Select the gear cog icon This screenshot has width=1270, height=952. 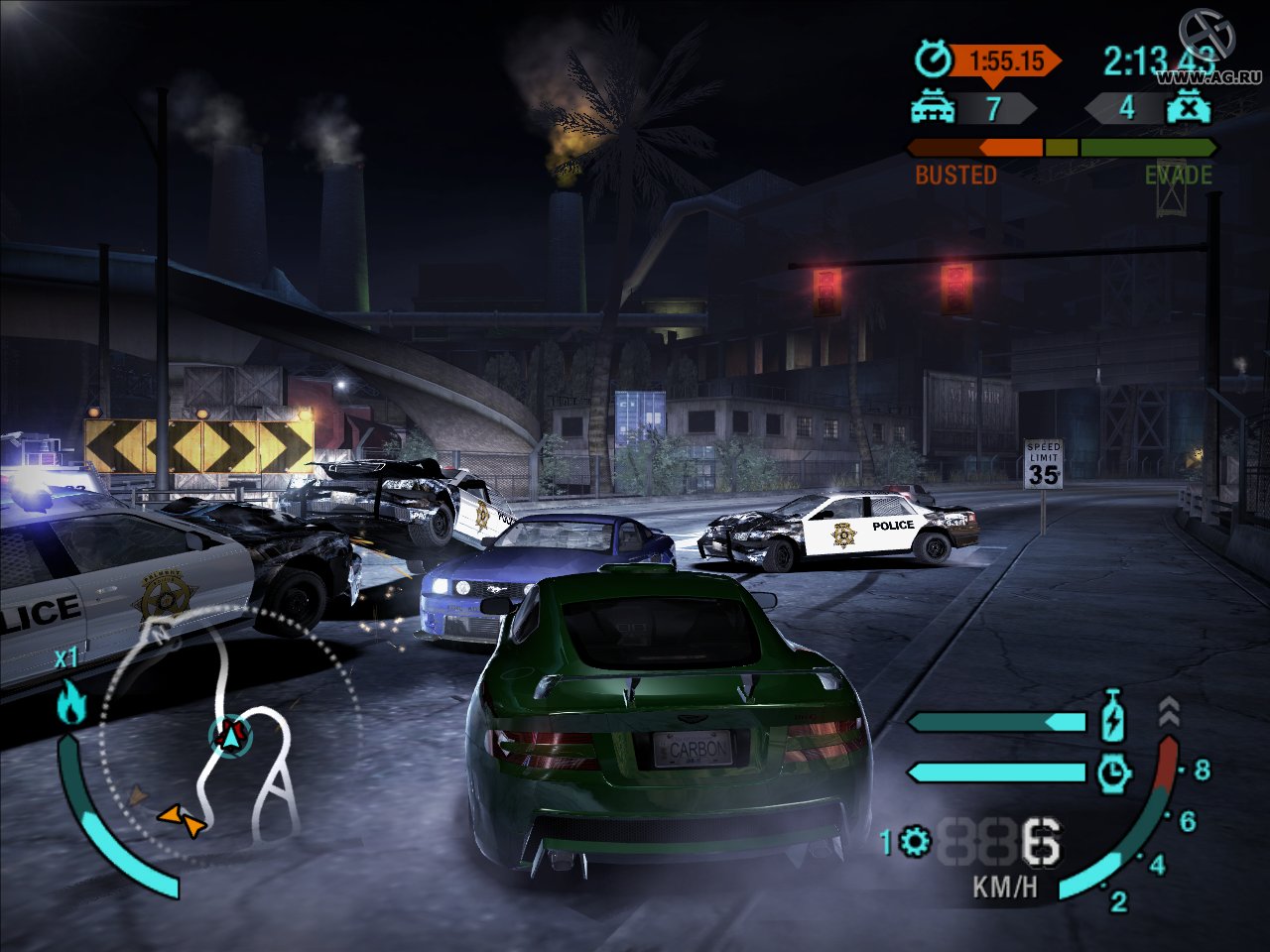point(915,842)
